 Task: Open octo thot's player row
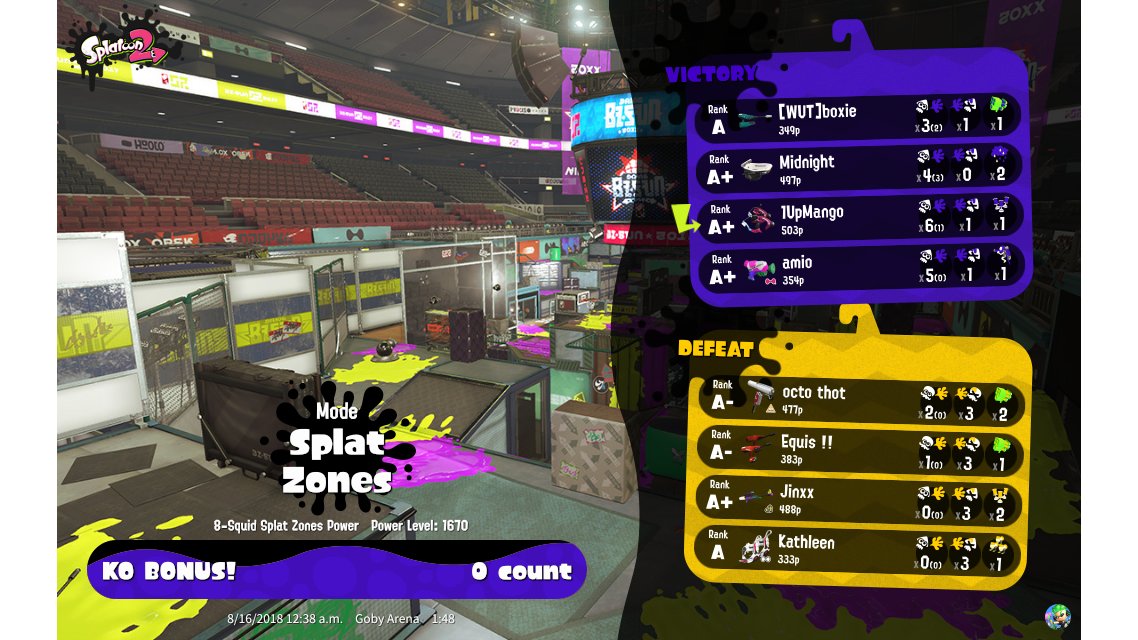pos(858,398)
